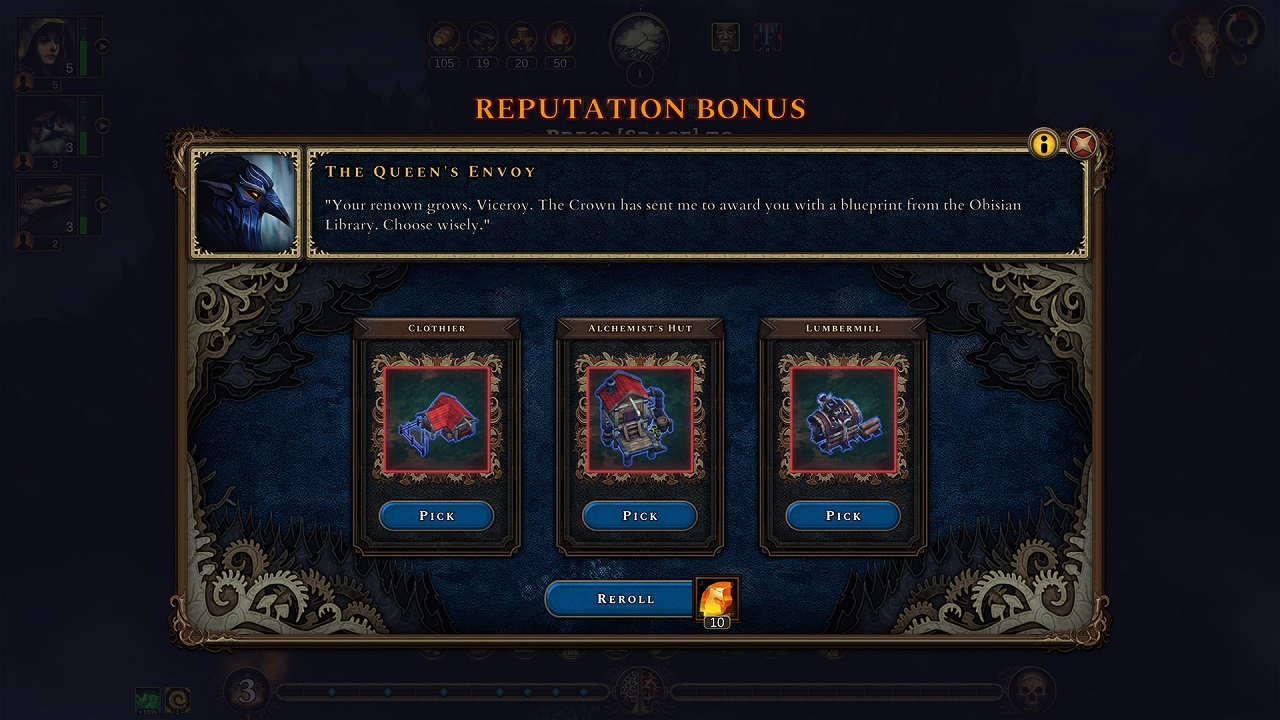
Task: Select the Lumbermill card image
Action: coord(843,420)
